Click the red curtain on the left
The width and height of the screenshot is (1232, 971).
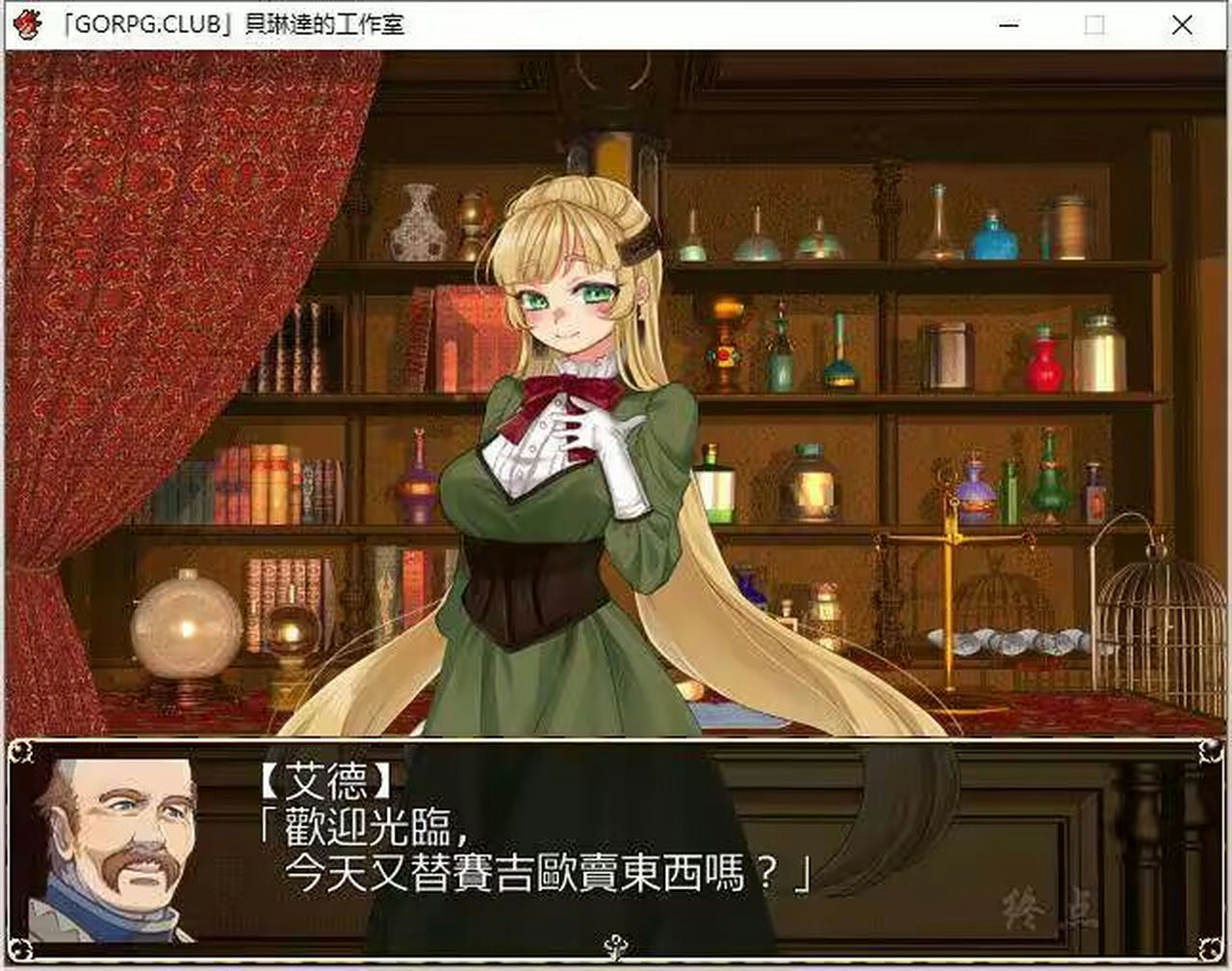click(x=87, y=337)
